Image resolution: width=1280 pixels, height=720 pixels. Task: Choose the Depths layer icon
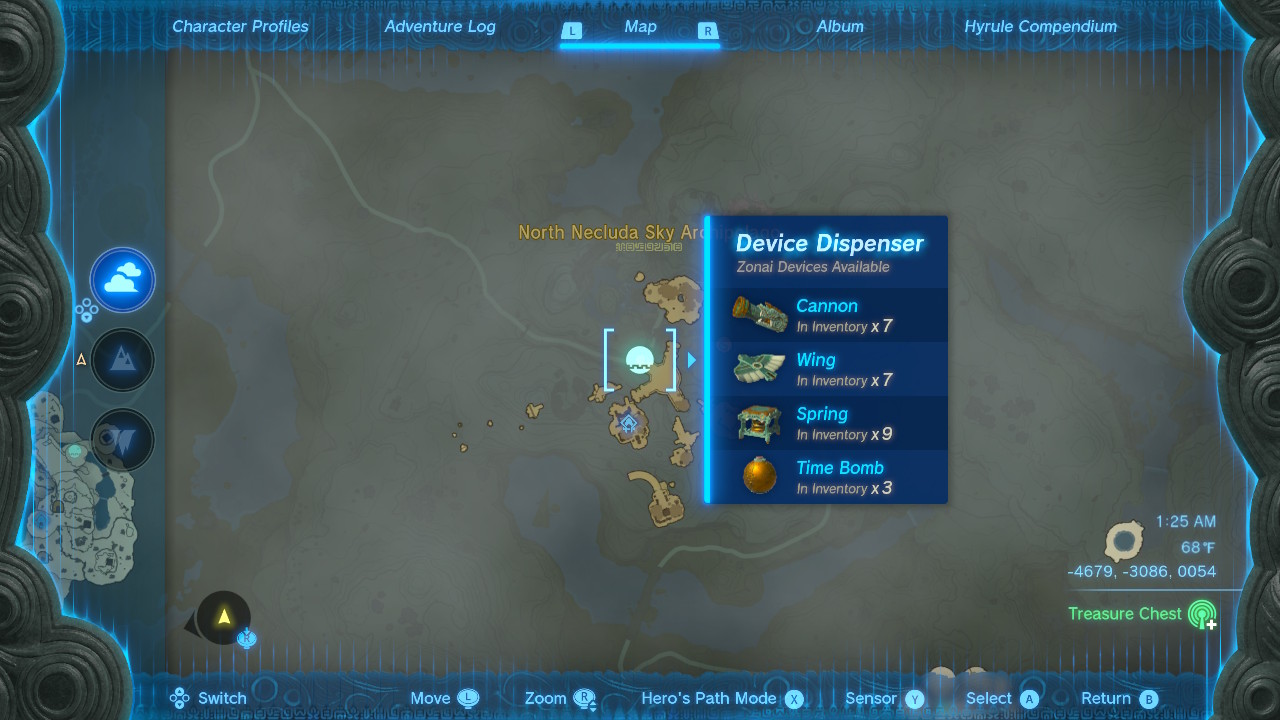(123, 439)
